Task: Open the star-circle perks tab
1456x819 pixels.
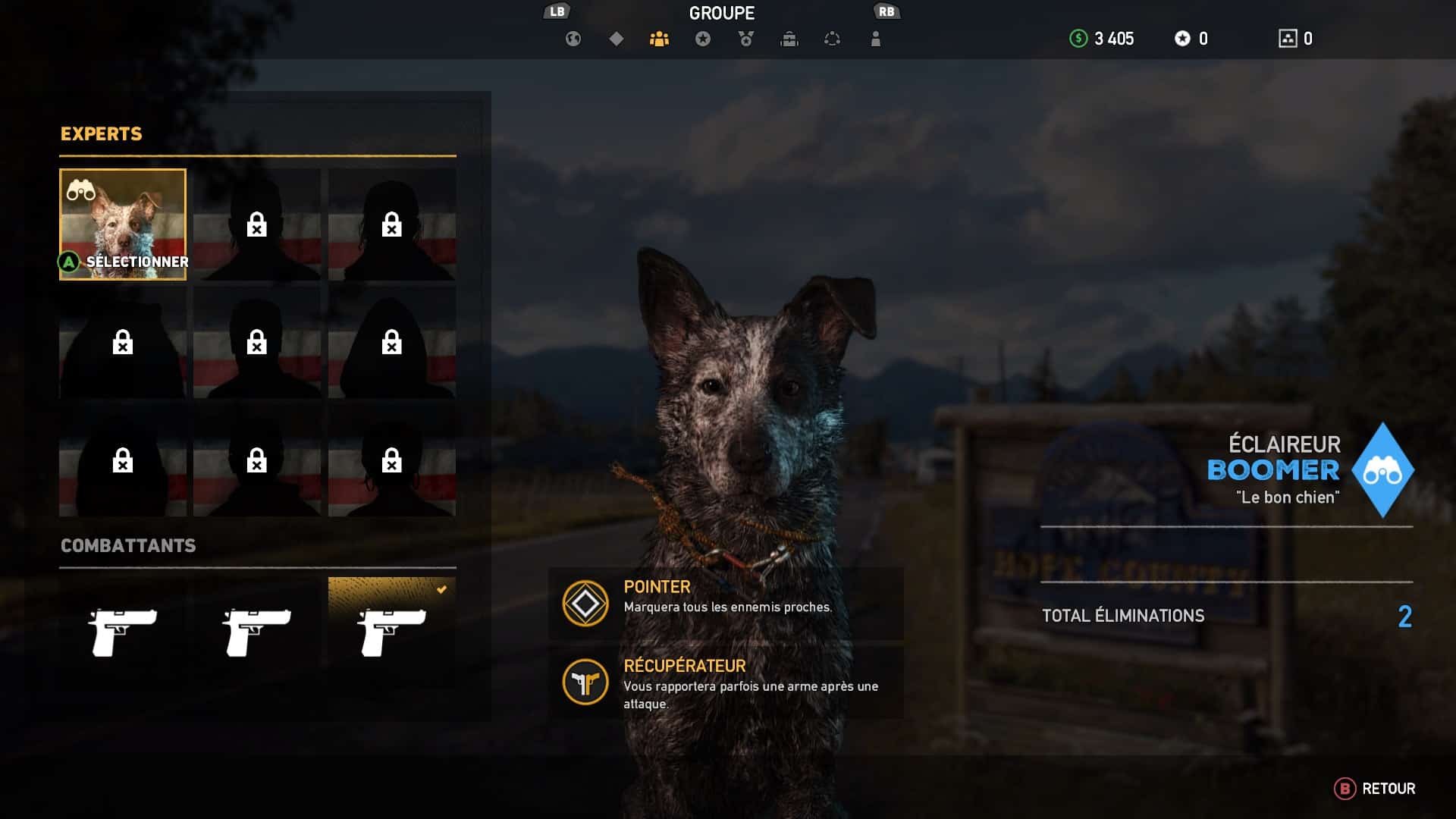Action: pyautogui.click(x=703, y=39)
